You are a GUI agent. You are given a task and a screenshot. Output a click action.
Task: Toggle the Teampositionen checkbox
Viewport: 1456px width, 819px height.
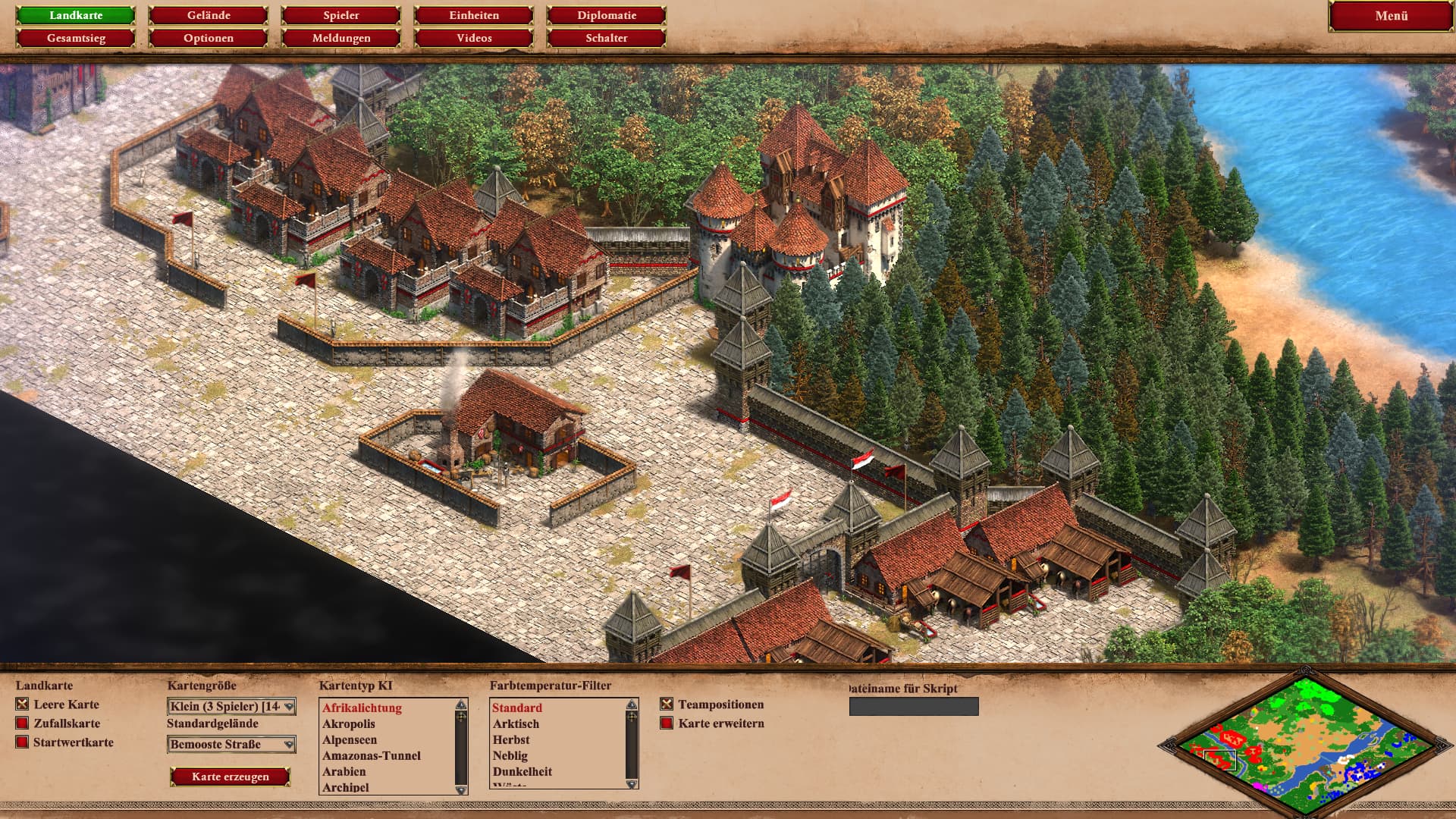point(667,704)
